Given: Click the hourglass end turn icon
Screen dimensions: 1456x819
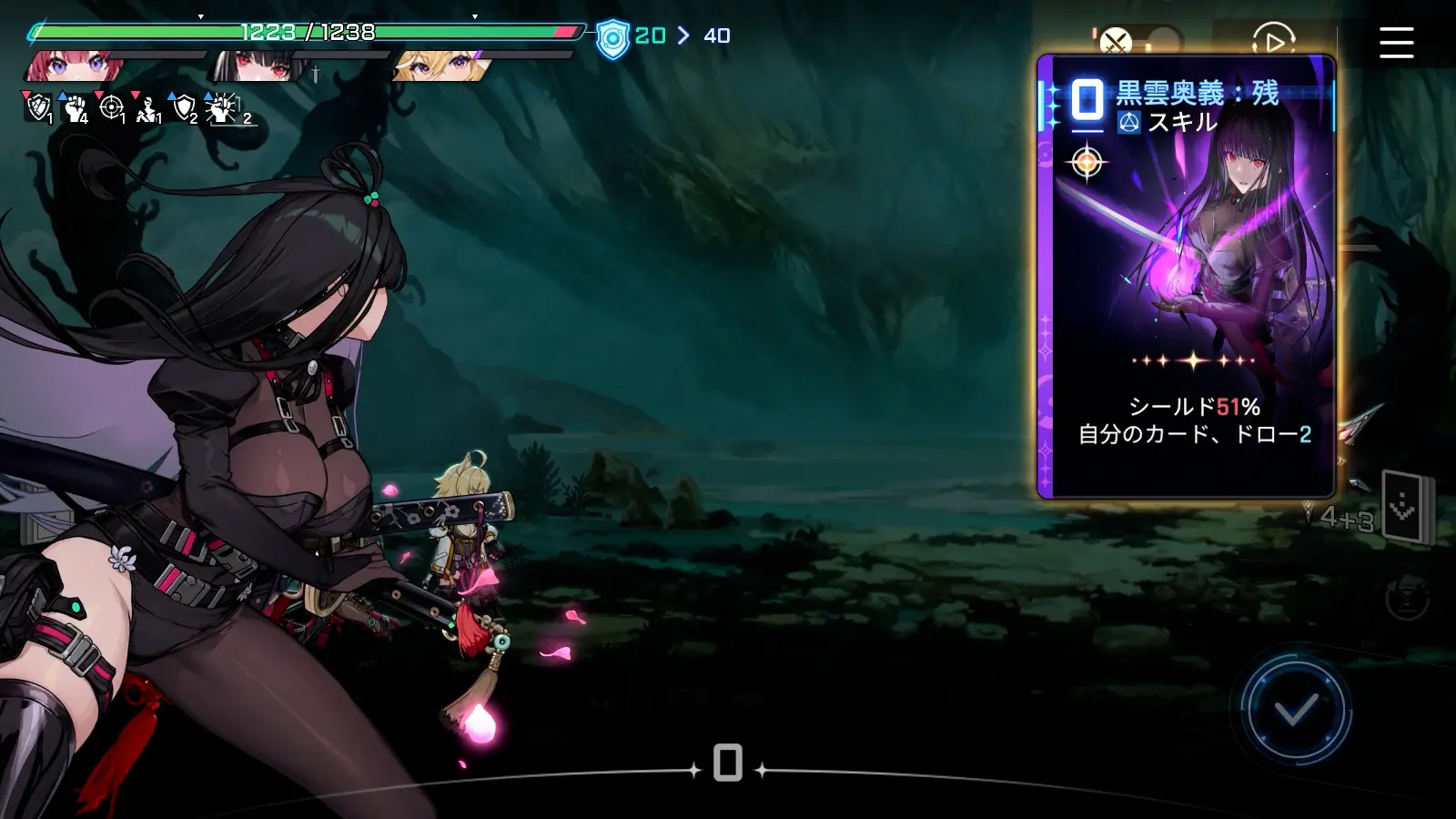Looking at the screenshot, I should point(1407,599).
